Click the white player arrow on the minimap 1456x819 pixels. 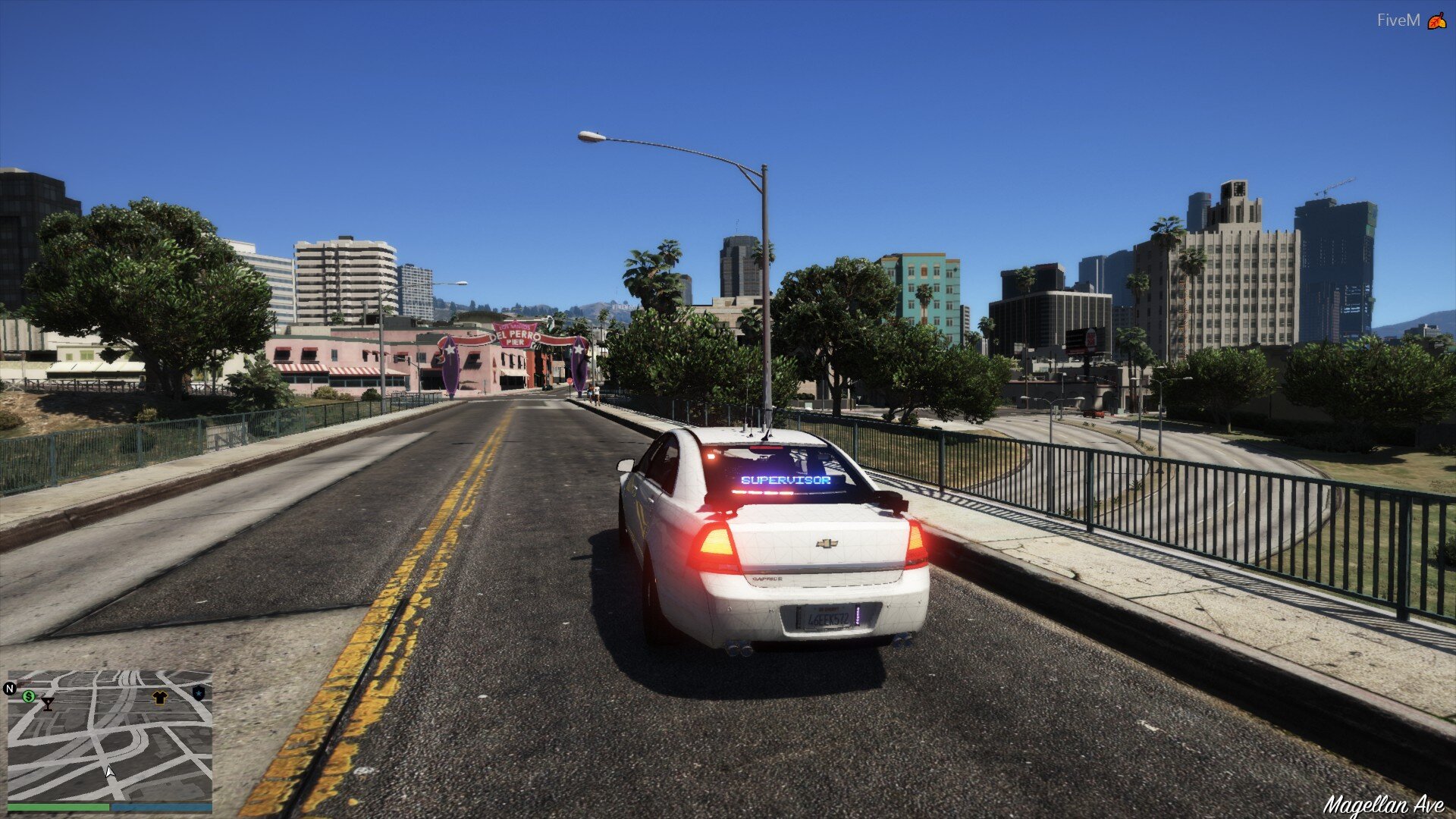click(x=109, y=771)
